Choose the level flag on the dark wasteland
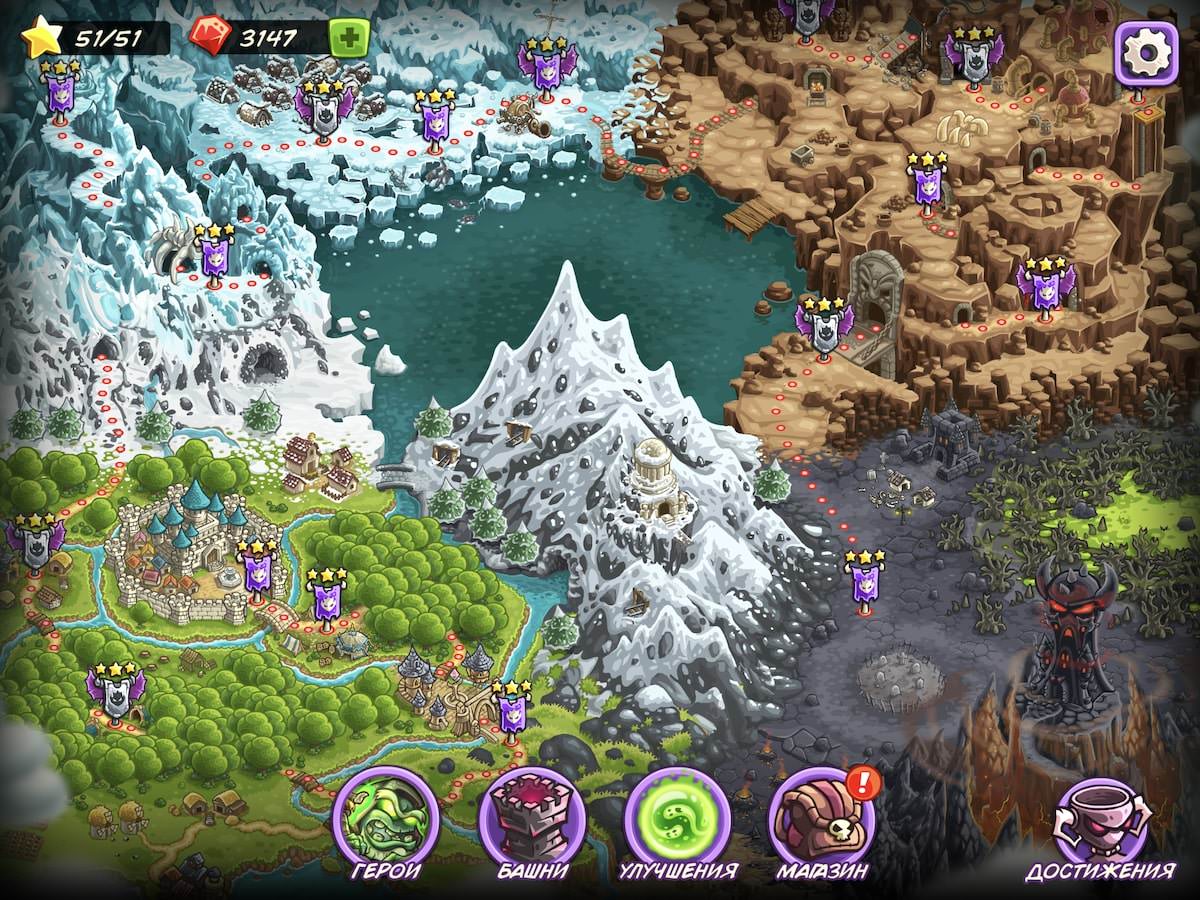 coord(865,580)
